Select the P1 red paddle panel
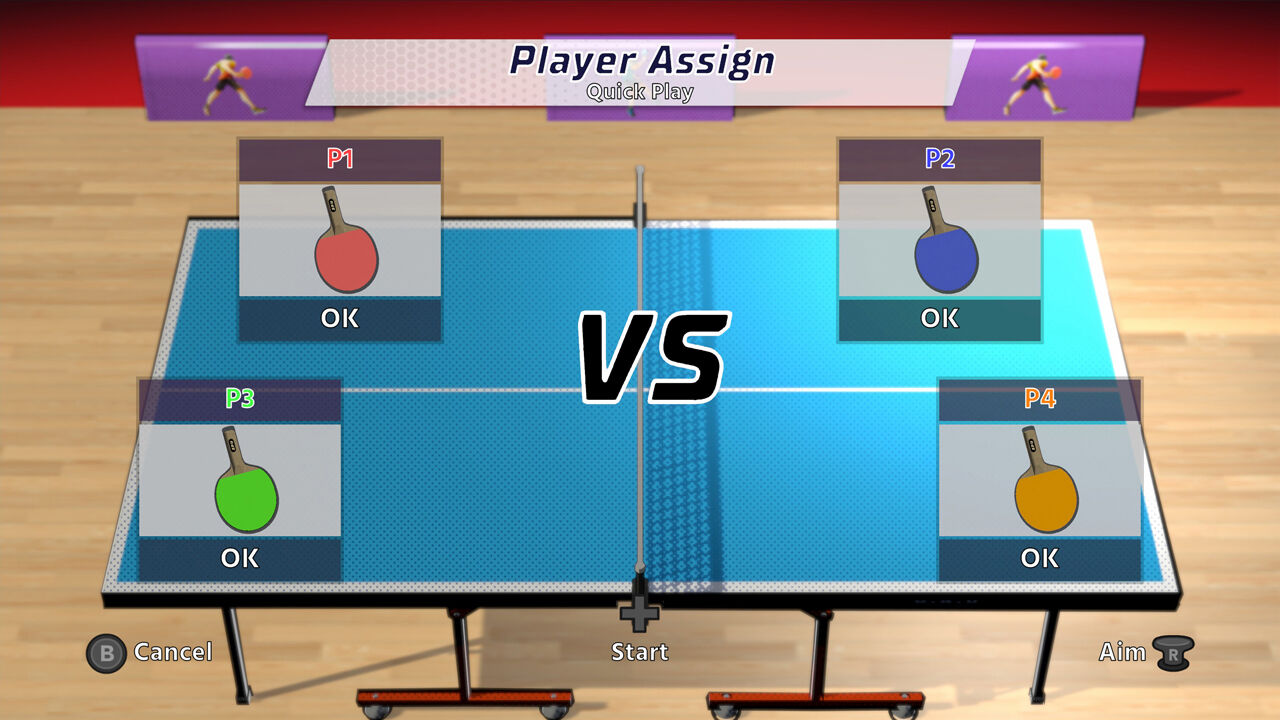 click(340, 240)
